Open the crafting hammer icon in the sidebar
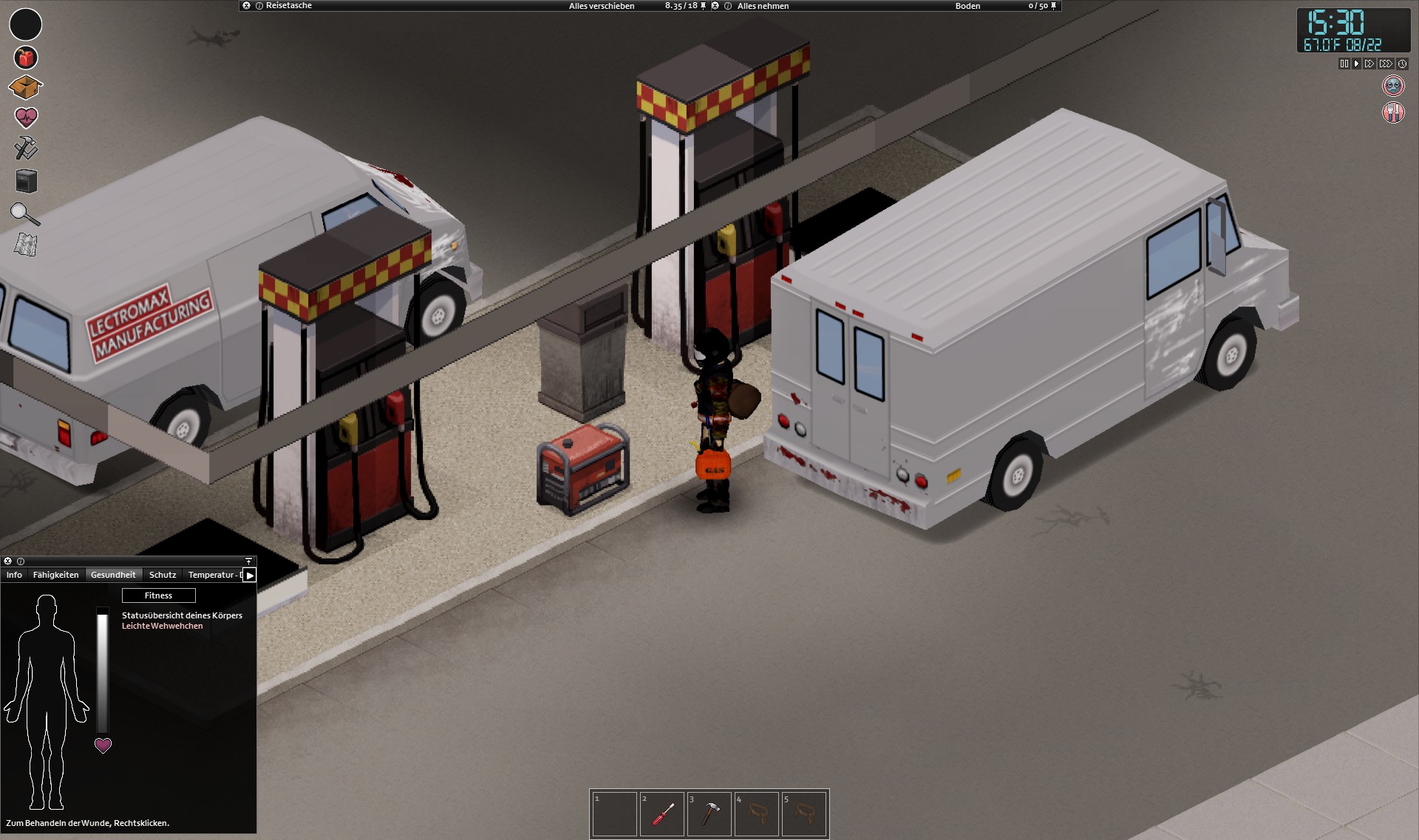 click(26, 149)
